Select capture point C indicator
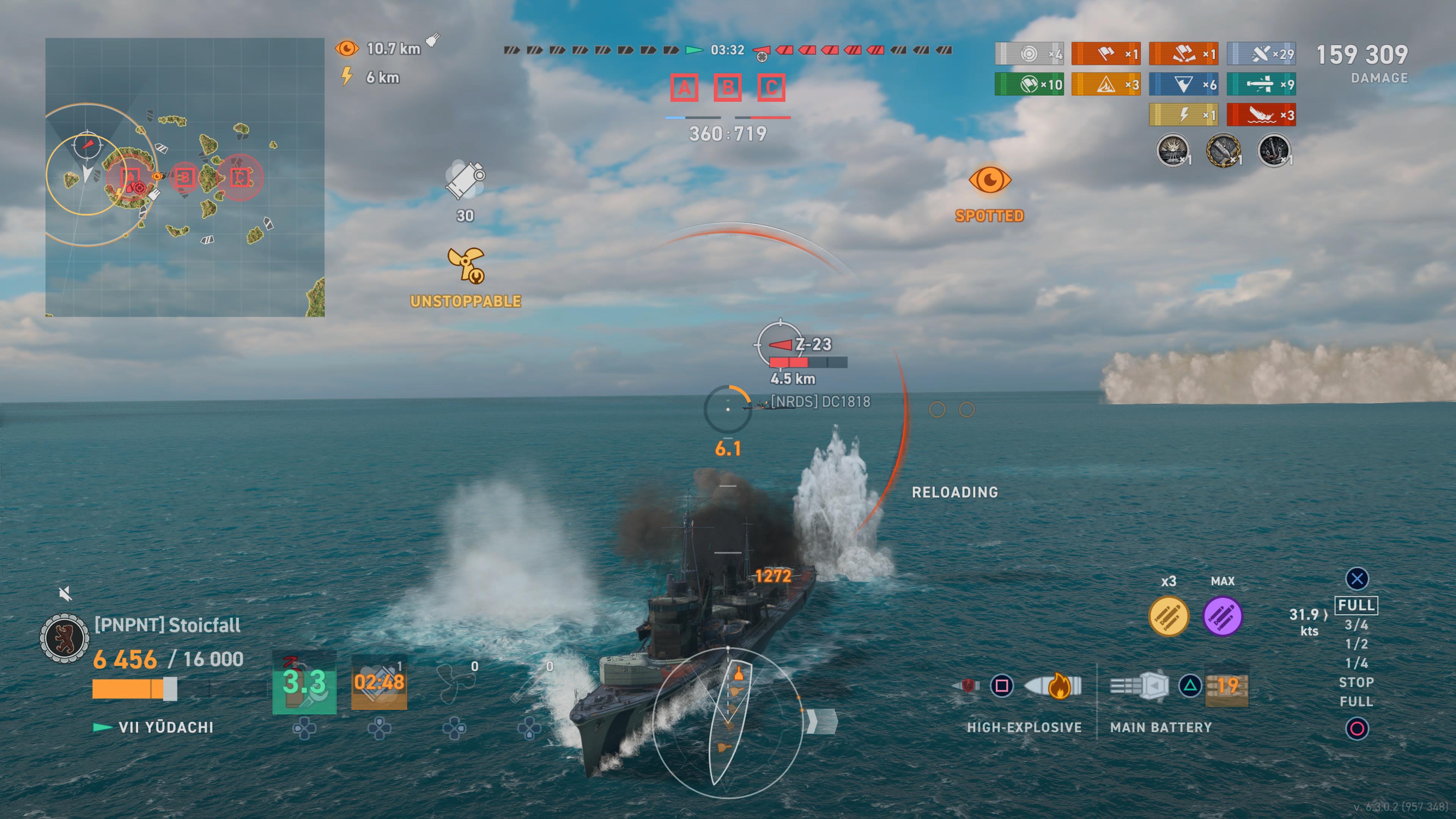The image size is (1456, 819). 771,88
